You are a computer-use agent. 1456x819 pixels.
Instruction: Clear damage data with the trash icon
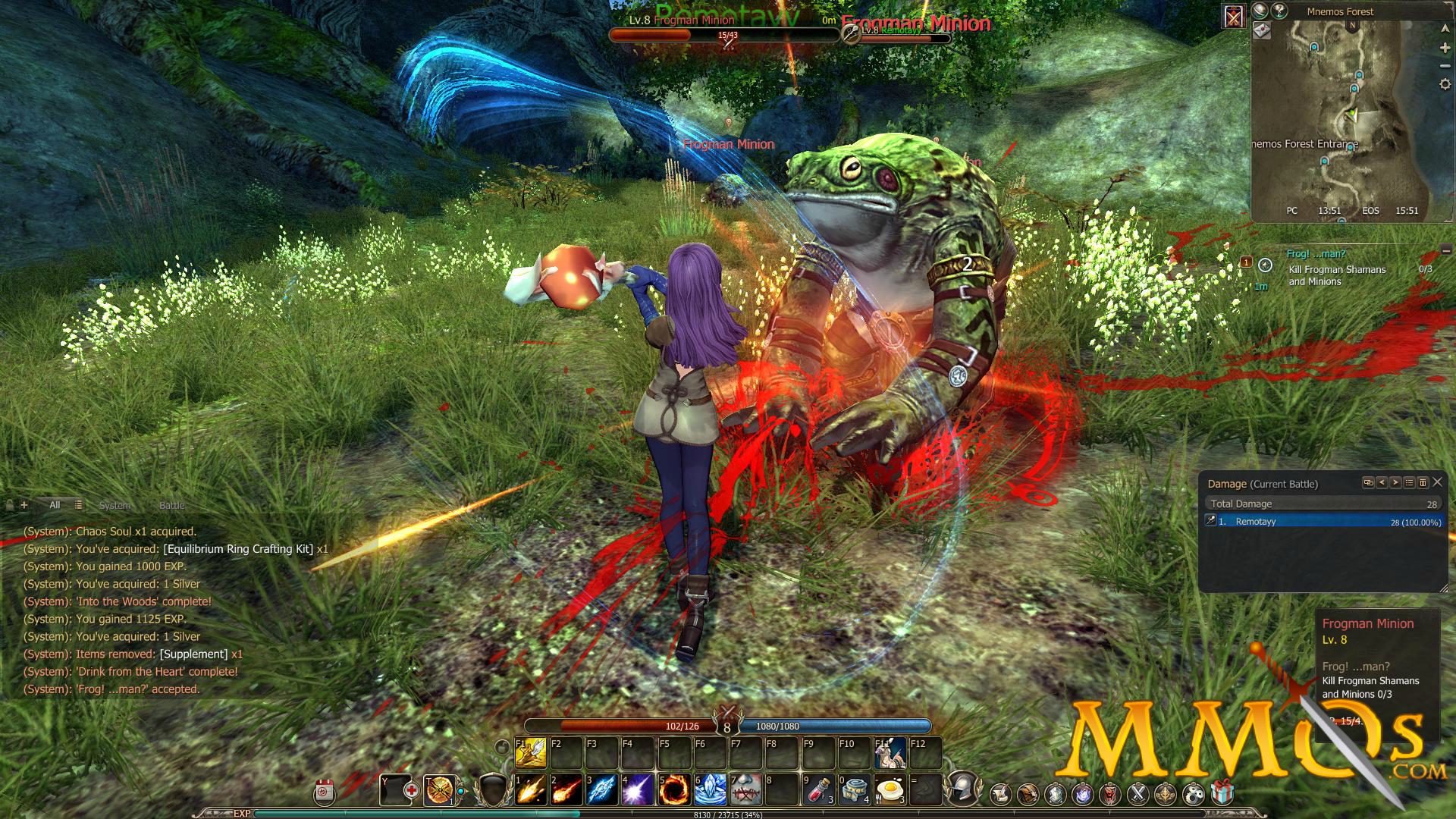[x=1423, y=482]
